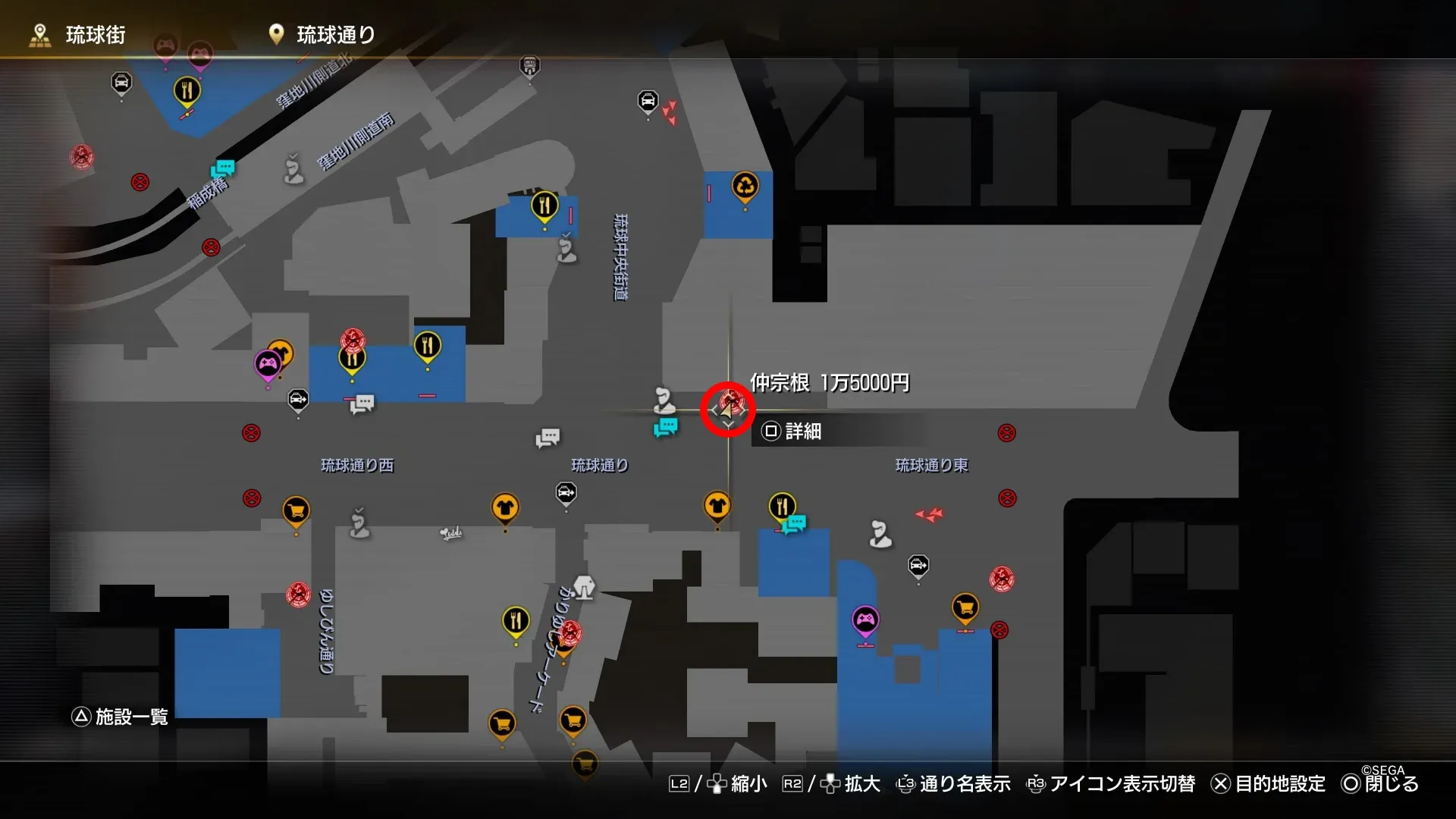Select the 仲宗根 bounty target marker
Viewport: 1456px width, 819px height.
[x=726, y=409]
